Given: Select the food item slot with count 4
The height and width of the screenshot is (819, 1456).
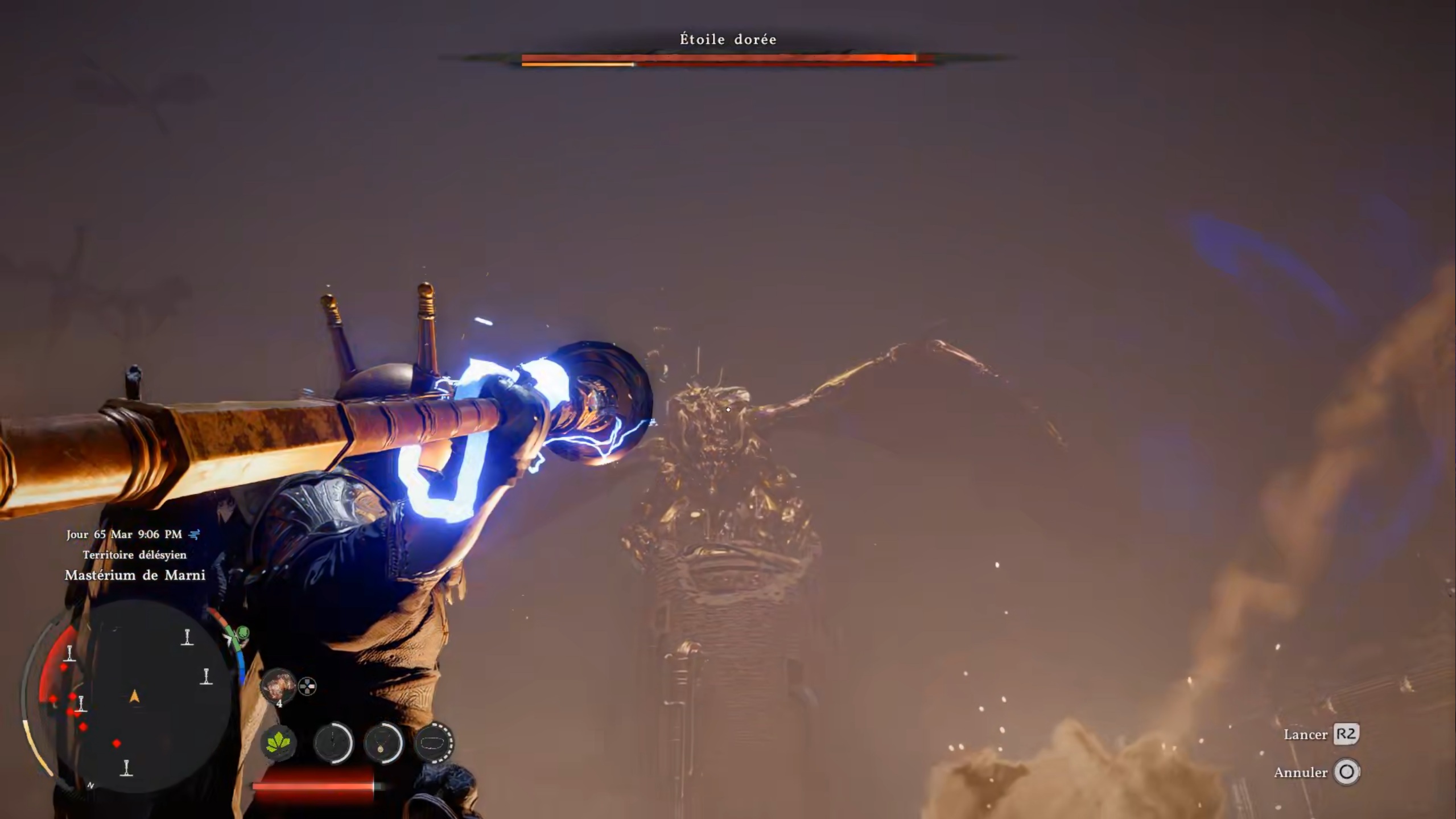Looking at the screenshot, I should point(278,686).
